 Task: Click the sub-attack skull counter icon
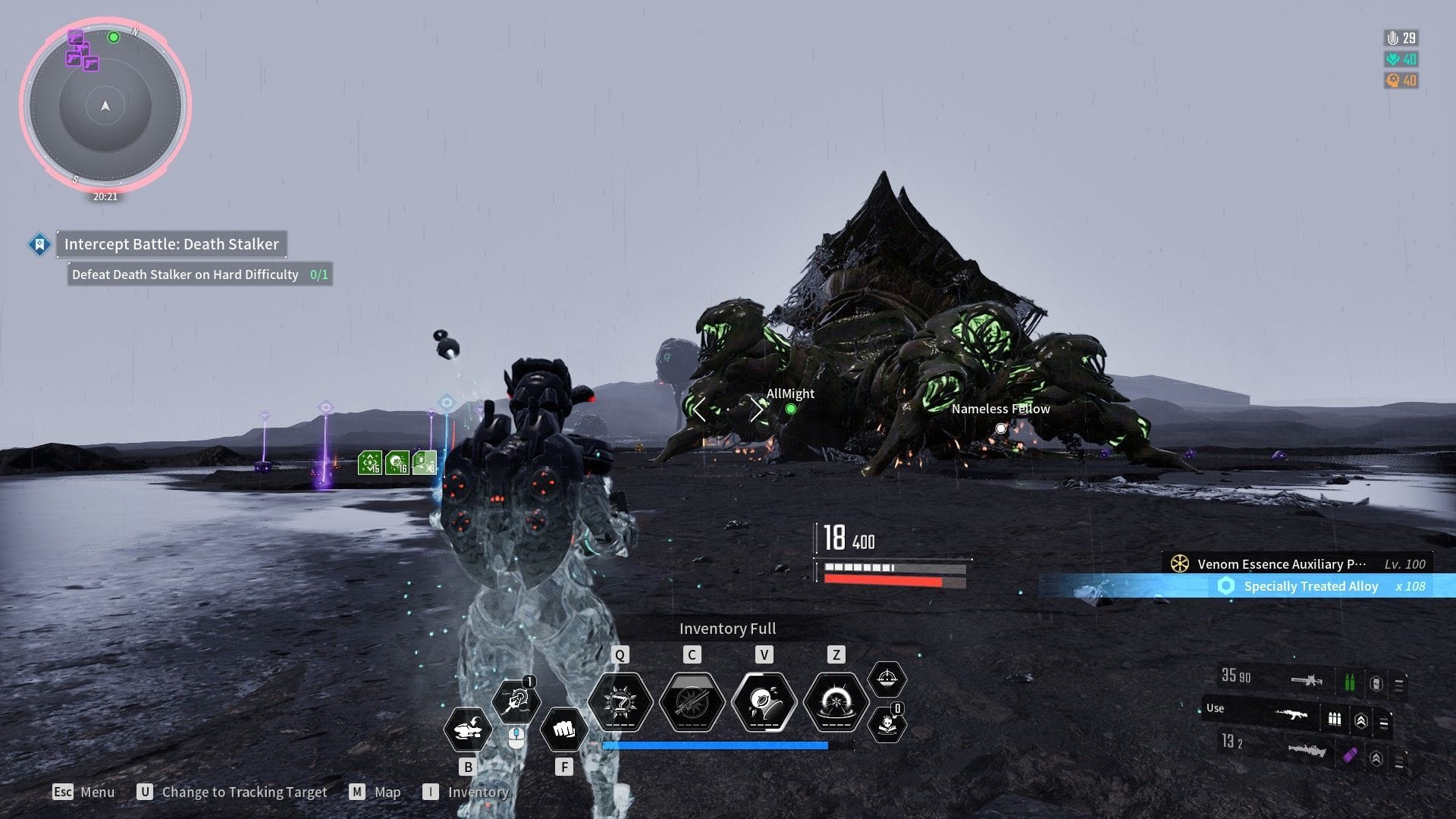[887, 726]
